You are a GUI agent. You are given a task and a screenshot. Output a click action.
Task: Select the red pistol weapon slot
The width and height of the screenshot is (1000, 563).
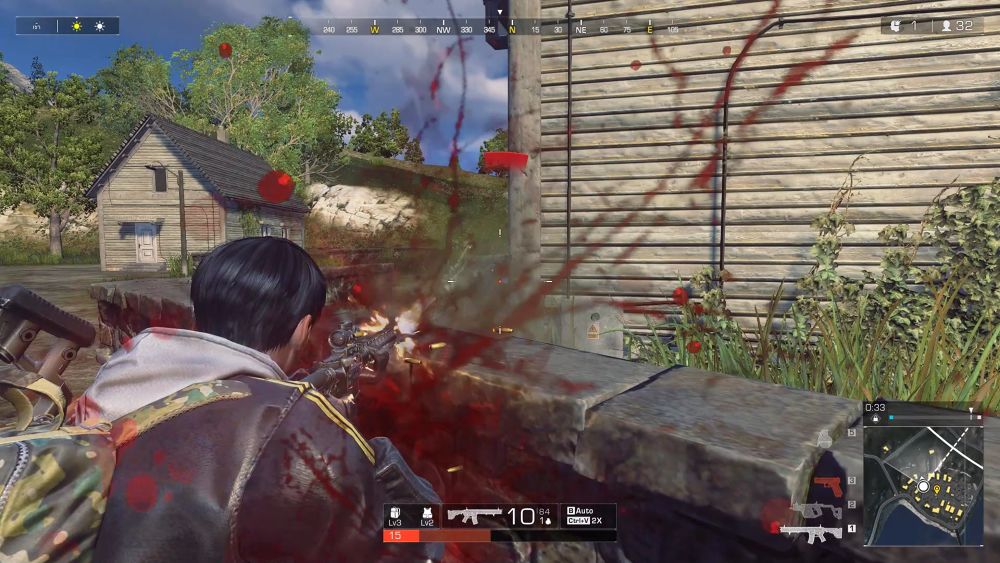pyautogui.click(x=827, y=485)
